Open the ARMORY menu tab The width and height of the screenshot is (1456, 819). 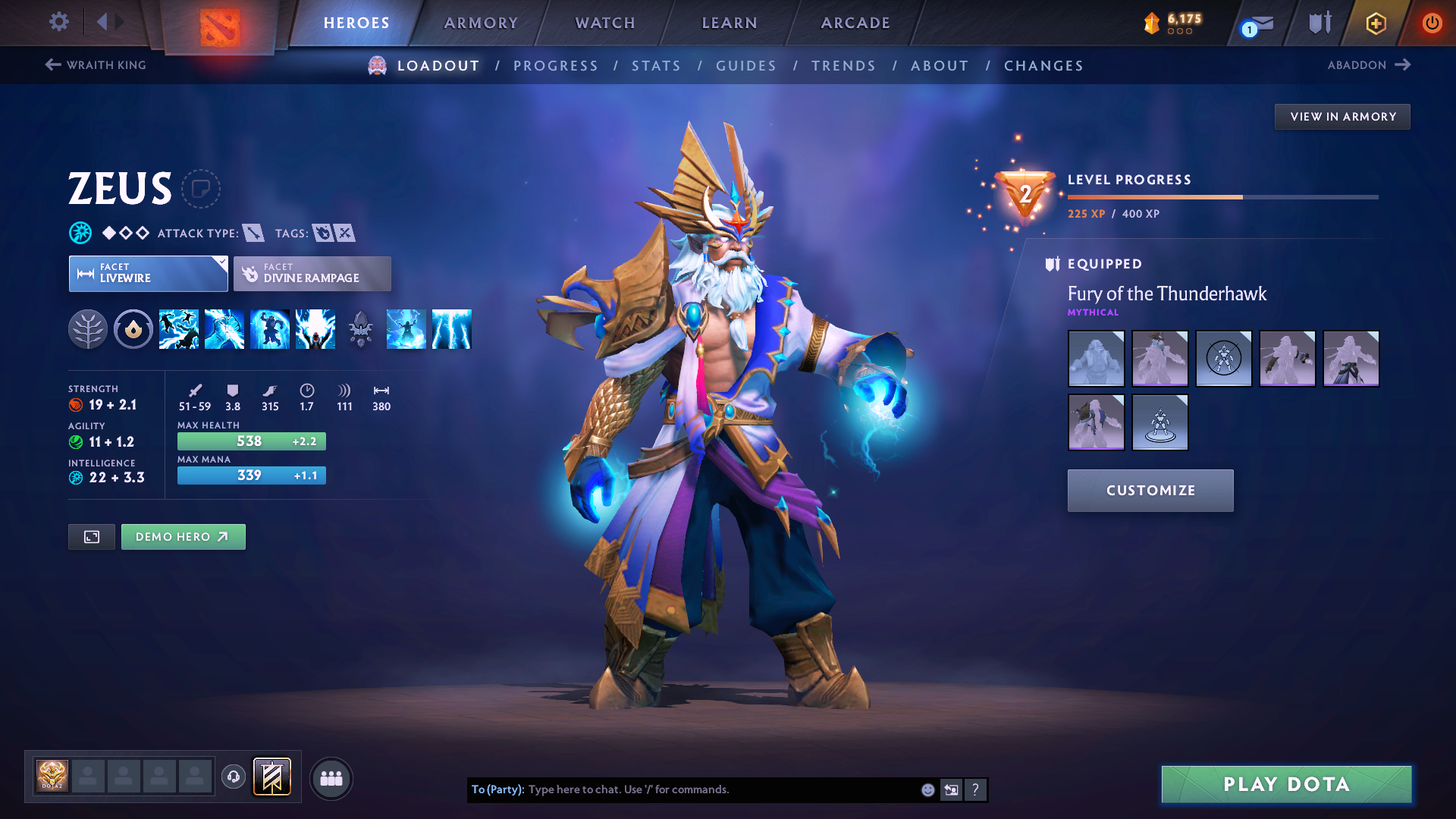481,23
